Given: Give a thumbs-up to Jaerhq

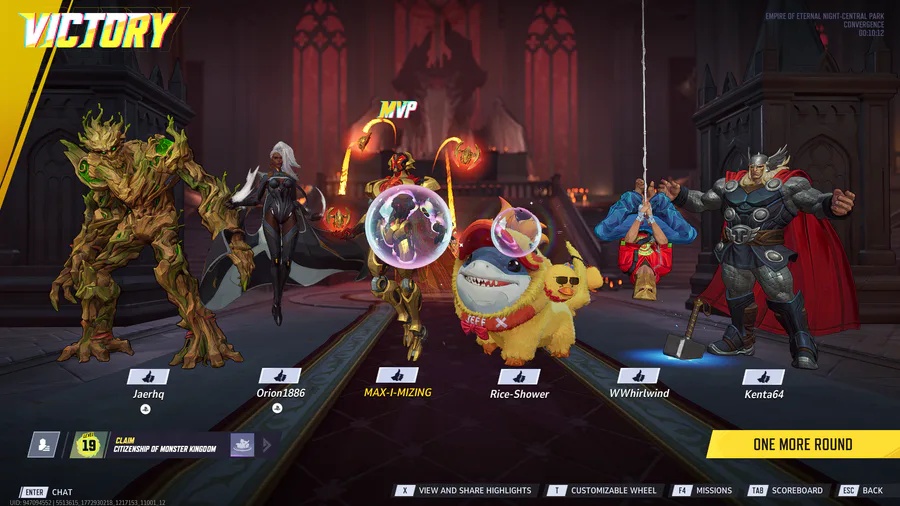Looking at the screenshot, I should click(147, 376).
